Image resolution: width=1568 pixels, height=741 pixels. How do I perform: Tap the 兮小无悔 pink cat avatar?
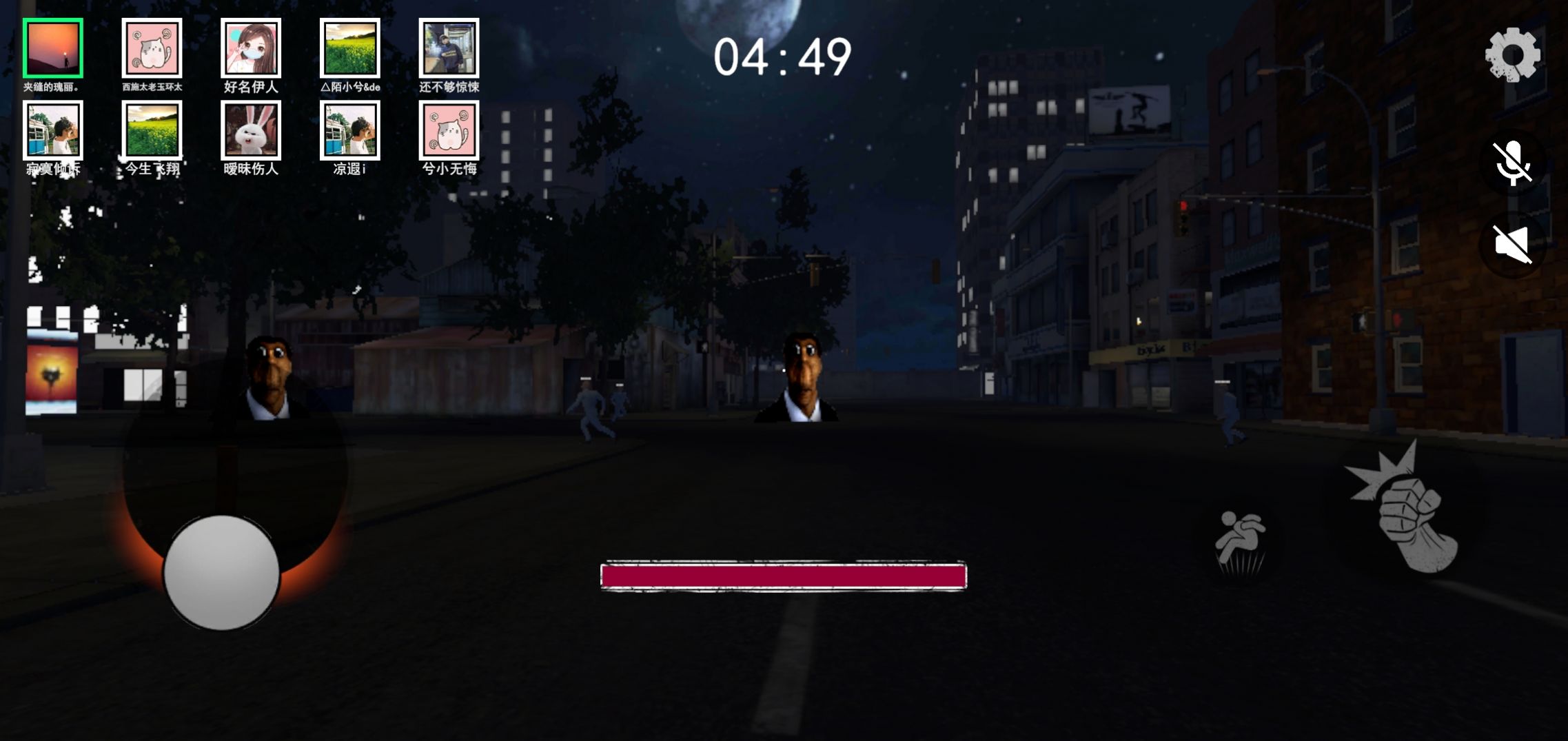tap(448, 133)
